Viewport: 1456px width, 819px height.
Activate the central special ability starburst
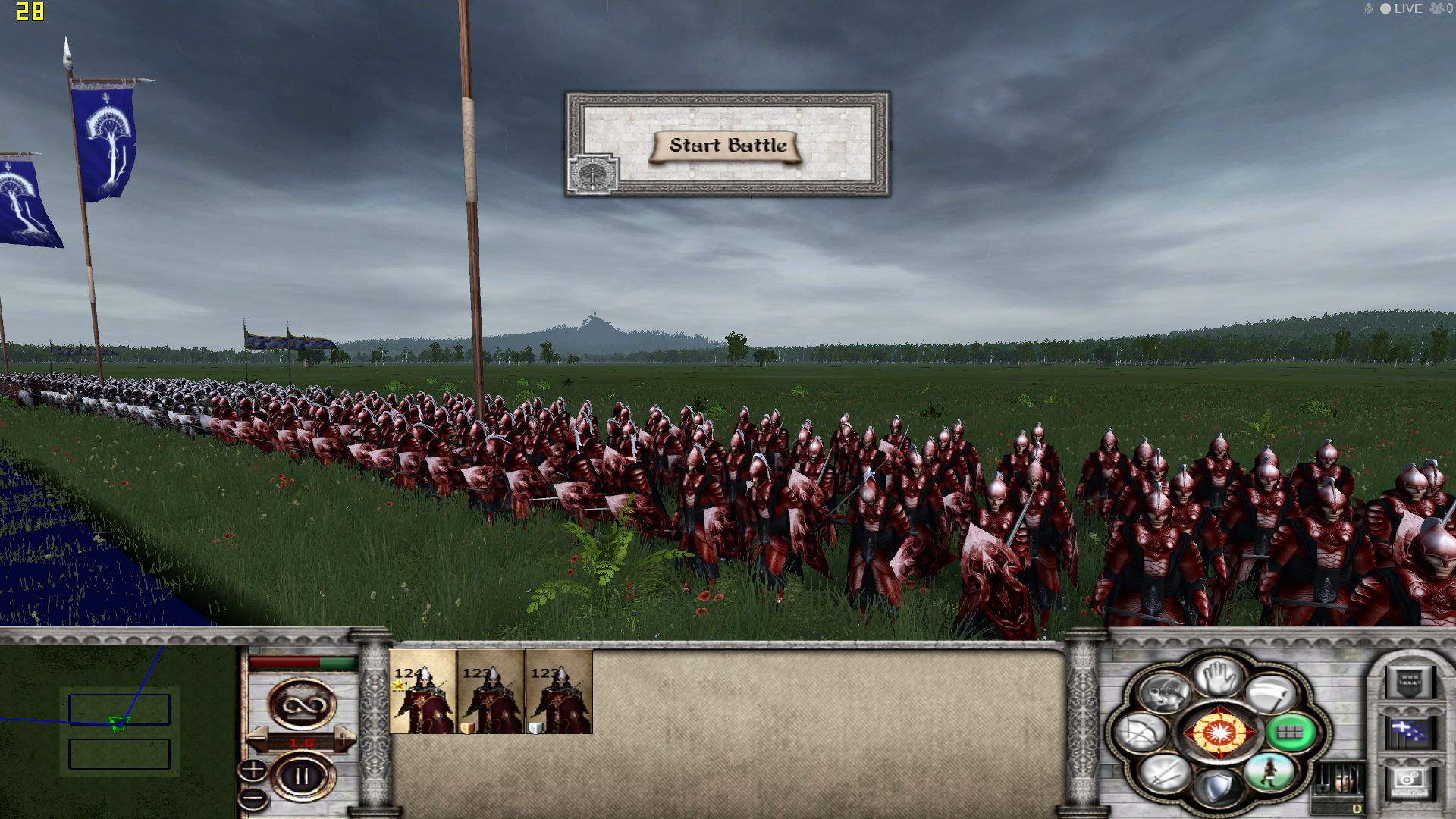coord(1219,733)
